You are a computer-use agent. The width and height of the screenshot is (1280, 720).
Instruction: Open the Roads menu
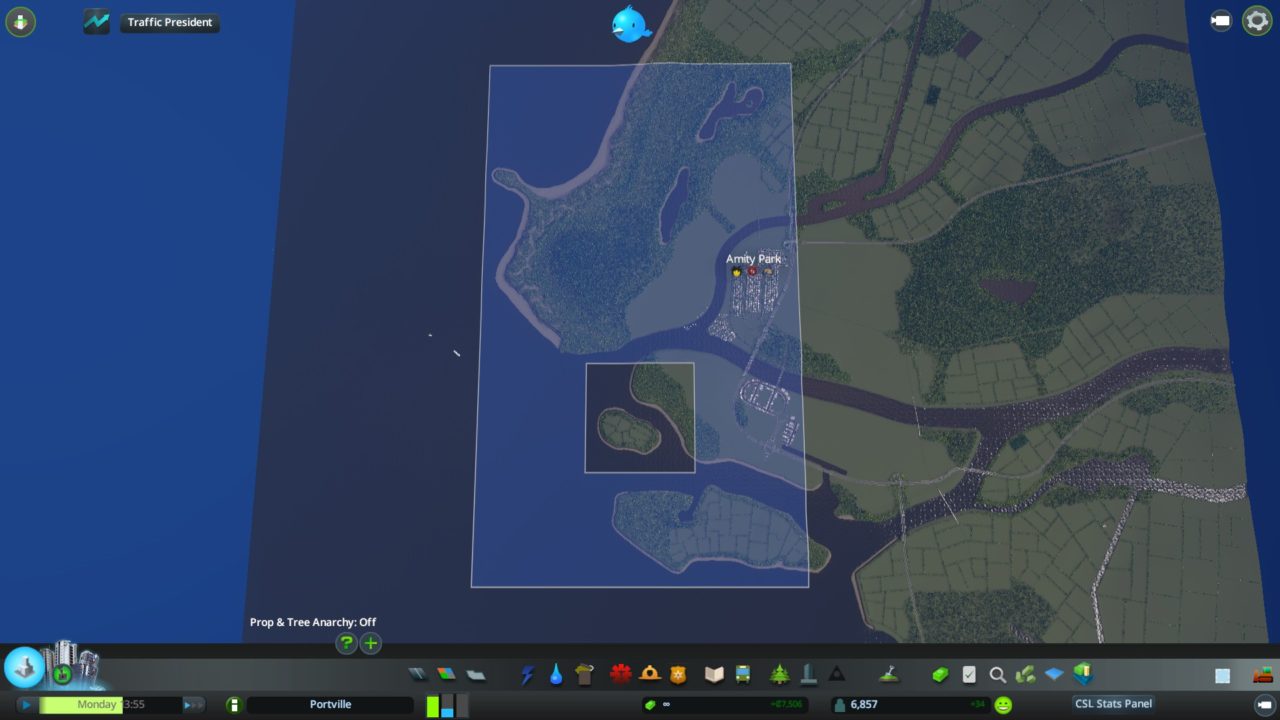click(x=417, y=674)
